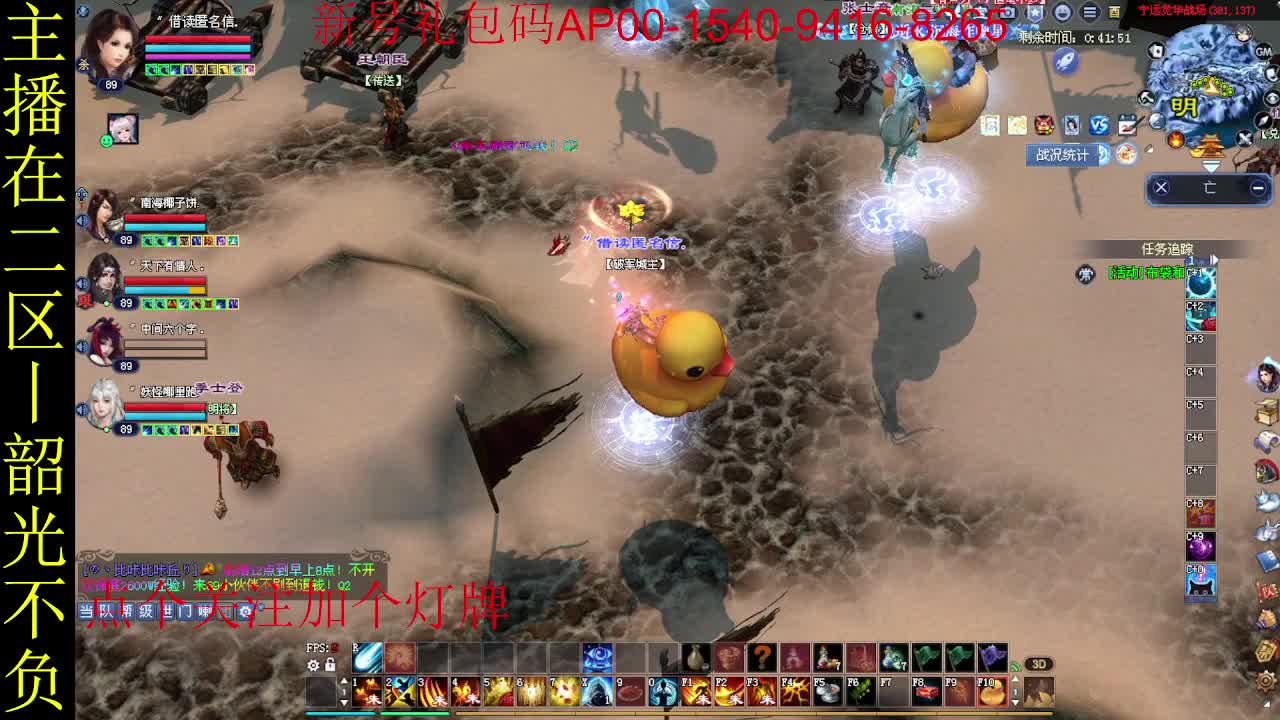Image resolution: width=1280 pixels, height=720 pixels.
Task: Switch to the 世 chat channel tab
Action: (166, 610)
